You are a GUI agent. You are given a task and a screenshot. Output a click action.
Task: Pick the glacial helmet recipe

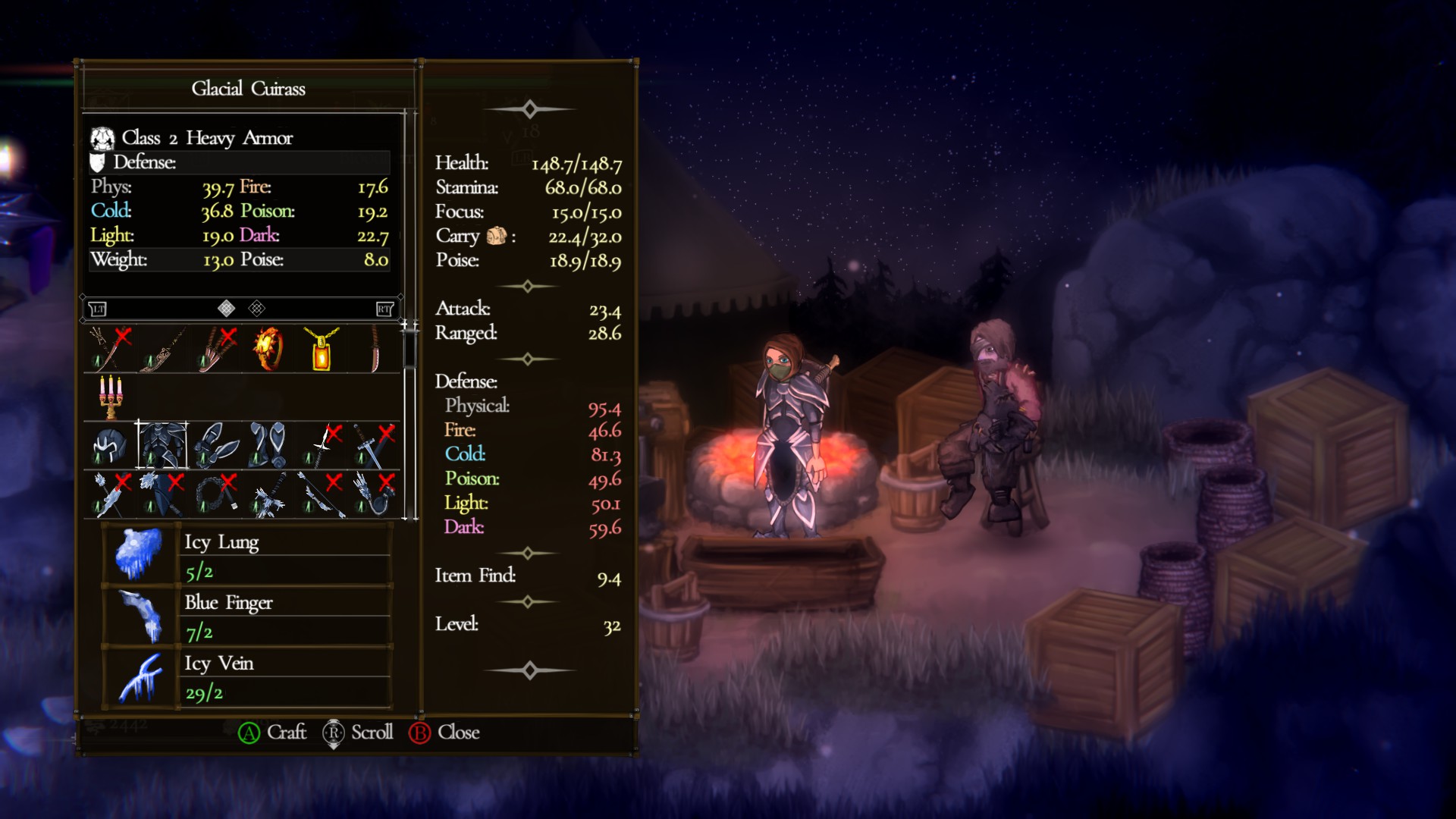pos(110,445)
